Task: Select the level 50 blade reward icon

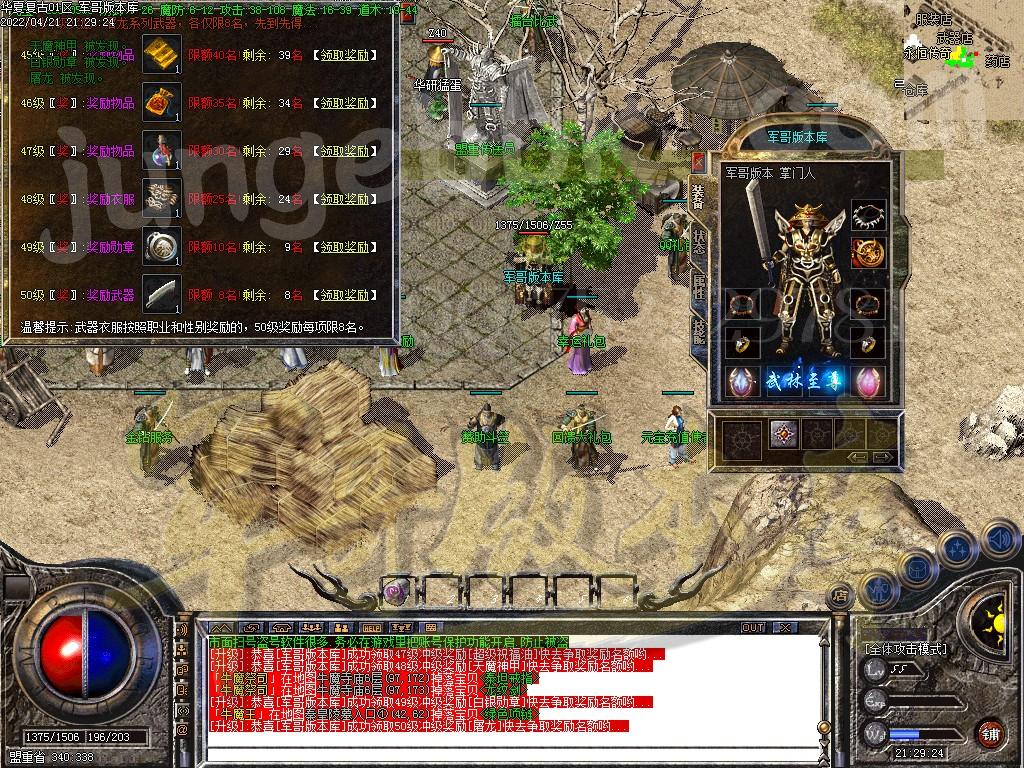Action: [x=161, y=294]
